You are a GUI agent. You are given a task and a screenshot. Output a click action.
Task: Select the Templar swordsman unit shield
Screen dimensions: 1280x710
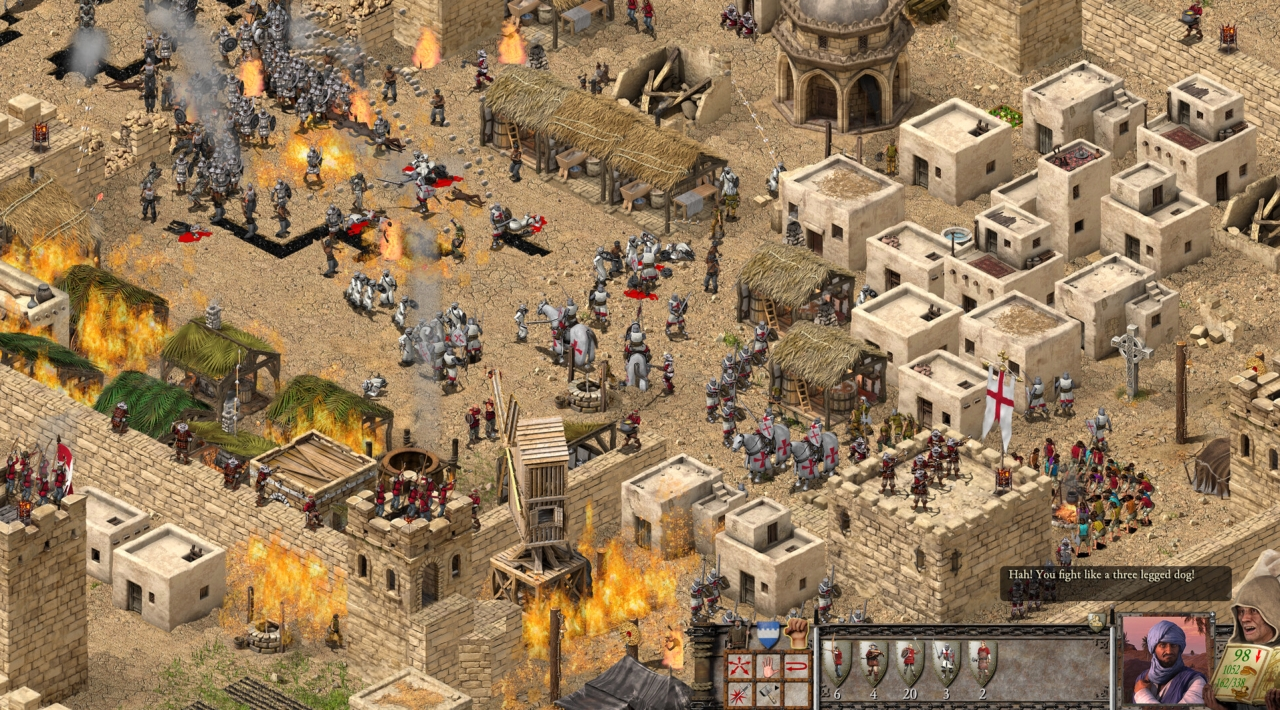click(946, 662)
